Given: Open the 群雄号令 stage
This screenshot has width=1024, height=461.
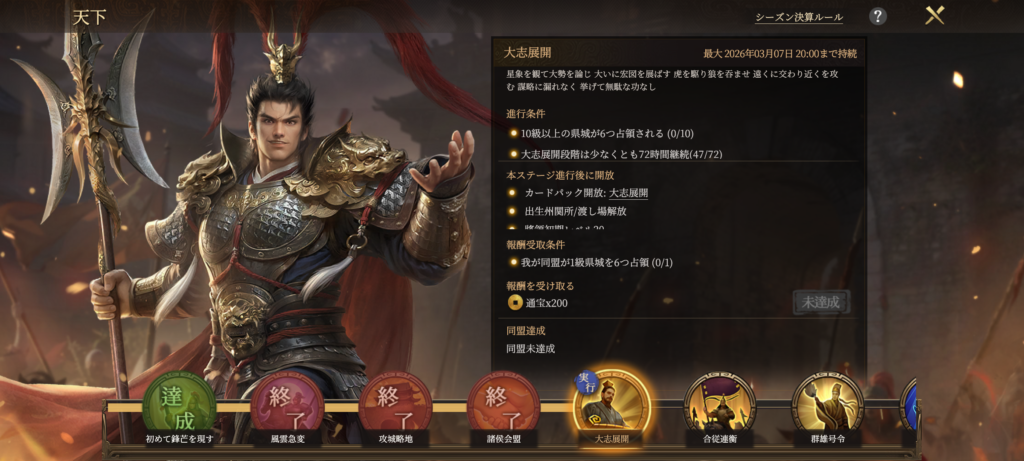Looking at the screenshot, I should [827, 406].
